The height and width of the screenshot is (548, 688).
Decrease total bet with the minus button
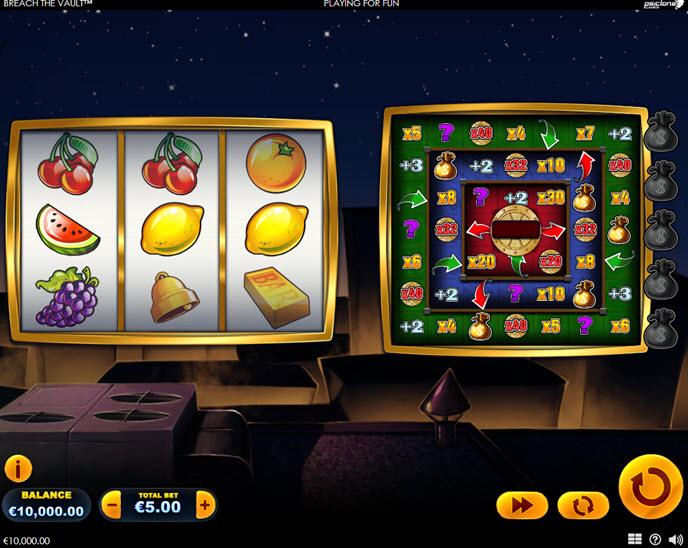point(113,506)
